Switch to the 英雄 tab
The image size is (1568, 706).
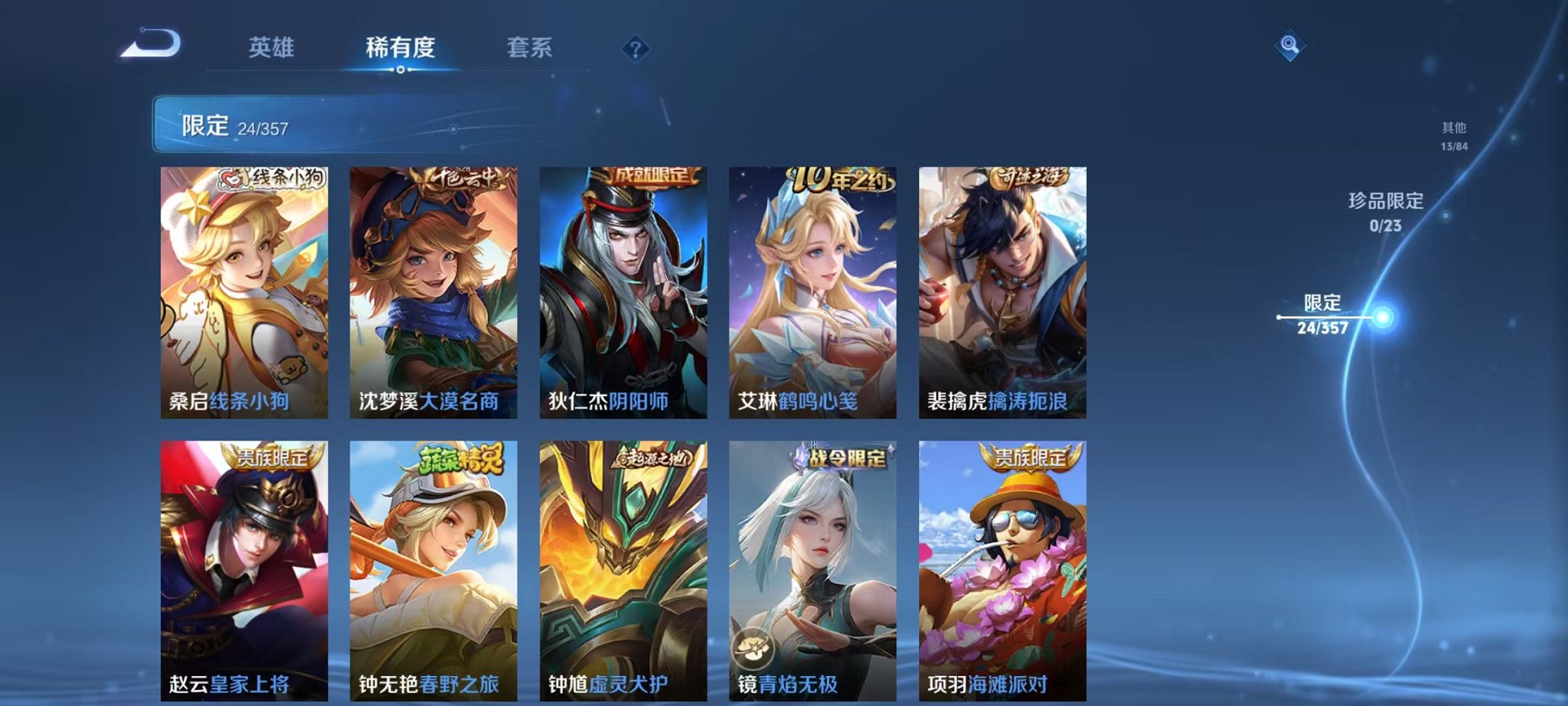[274, 48]
